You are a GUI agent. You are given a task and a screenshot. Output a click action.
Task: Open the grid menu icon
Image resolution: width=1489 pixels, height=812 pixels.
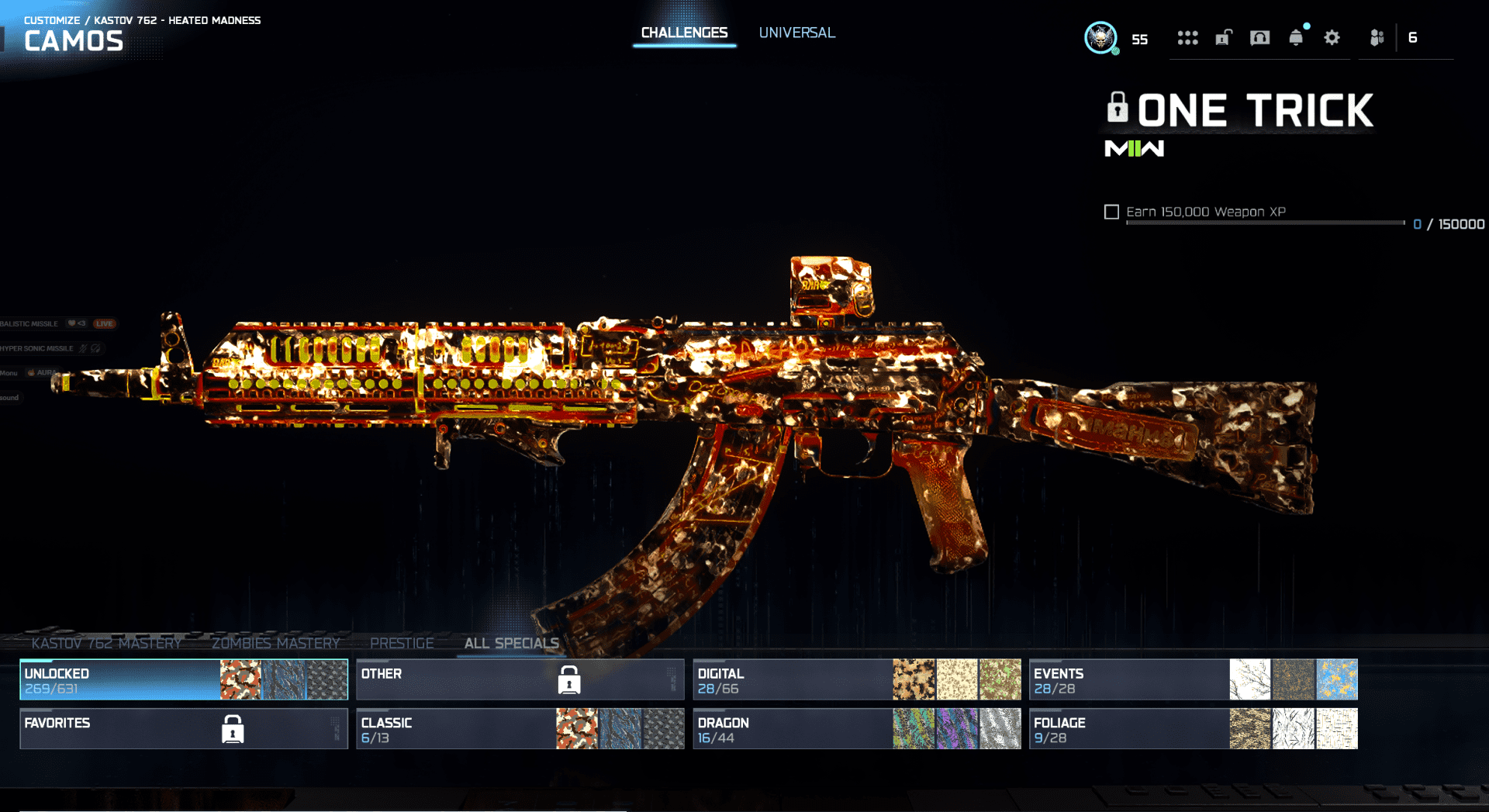click(1187, 38)
